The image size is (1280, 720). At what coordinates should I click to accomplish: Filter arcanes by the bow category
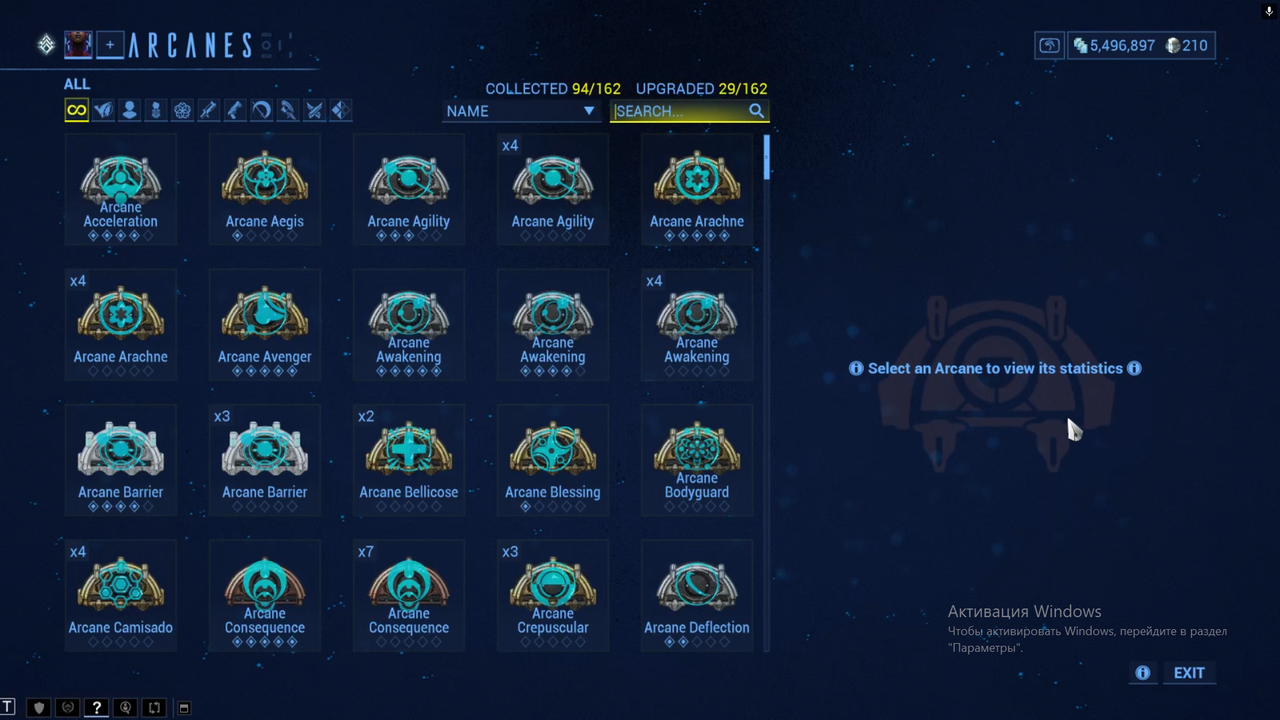261,110
